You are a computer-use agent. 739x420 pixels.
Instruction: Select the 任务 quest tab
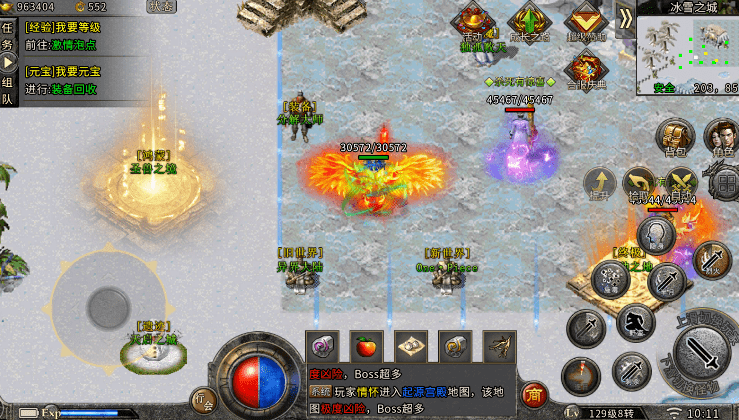[8, 37]
